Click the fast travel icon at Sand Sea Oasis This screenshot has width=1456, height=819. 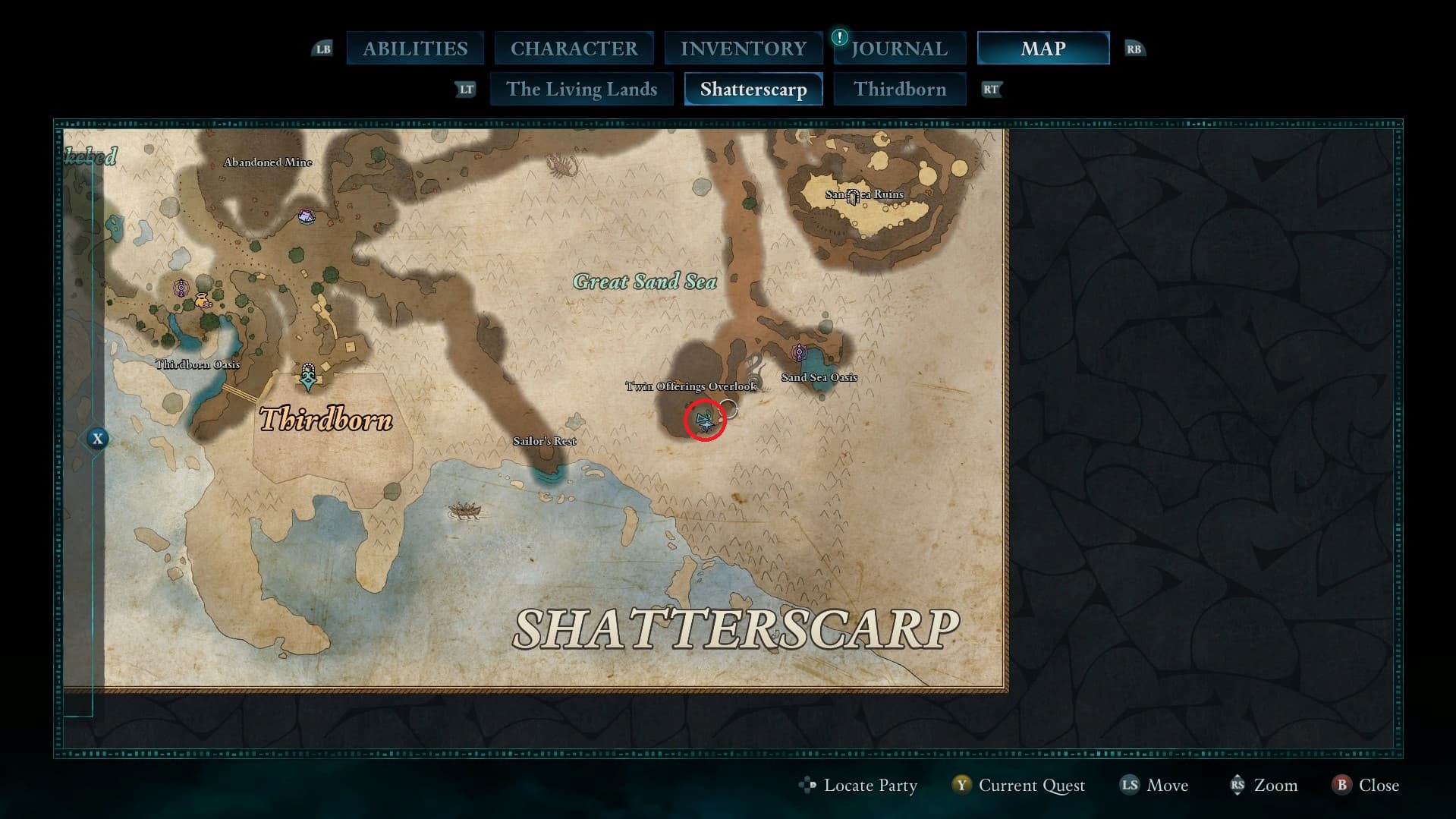coord(797,352)
